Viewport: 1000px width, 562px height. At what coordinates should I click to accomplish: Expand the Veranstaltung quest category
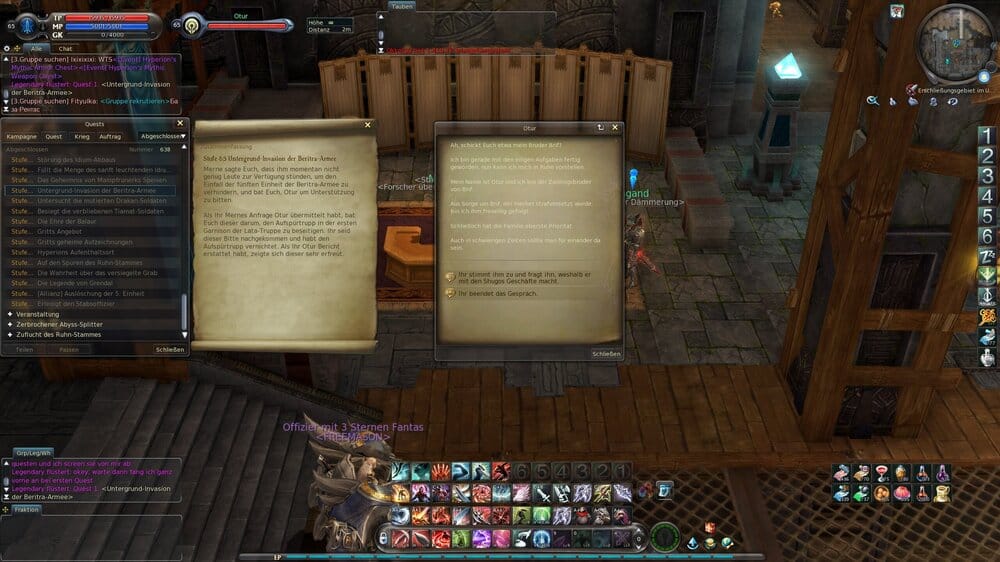tap(38, 314)
